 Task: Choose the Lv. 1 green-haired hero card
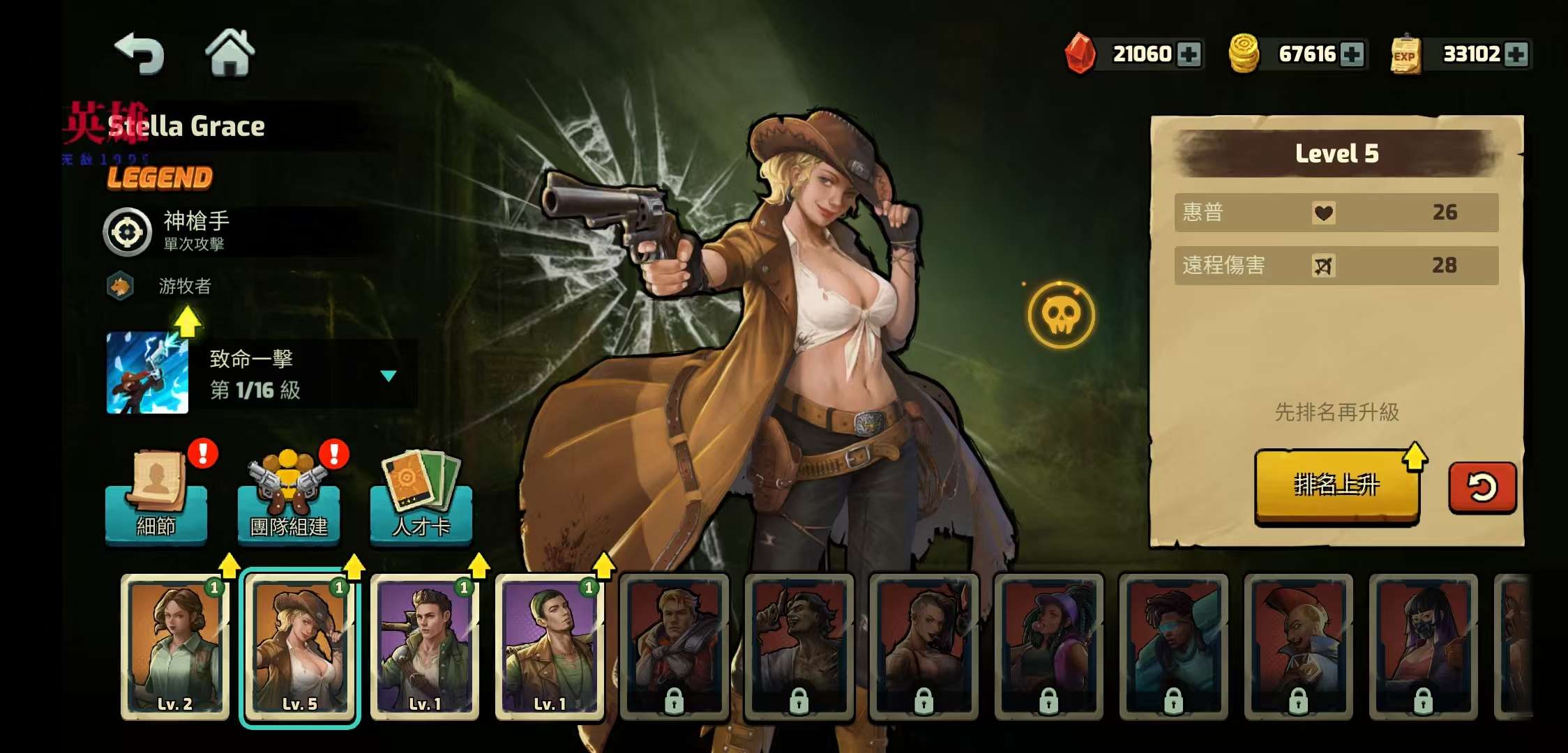pos(550,646)
